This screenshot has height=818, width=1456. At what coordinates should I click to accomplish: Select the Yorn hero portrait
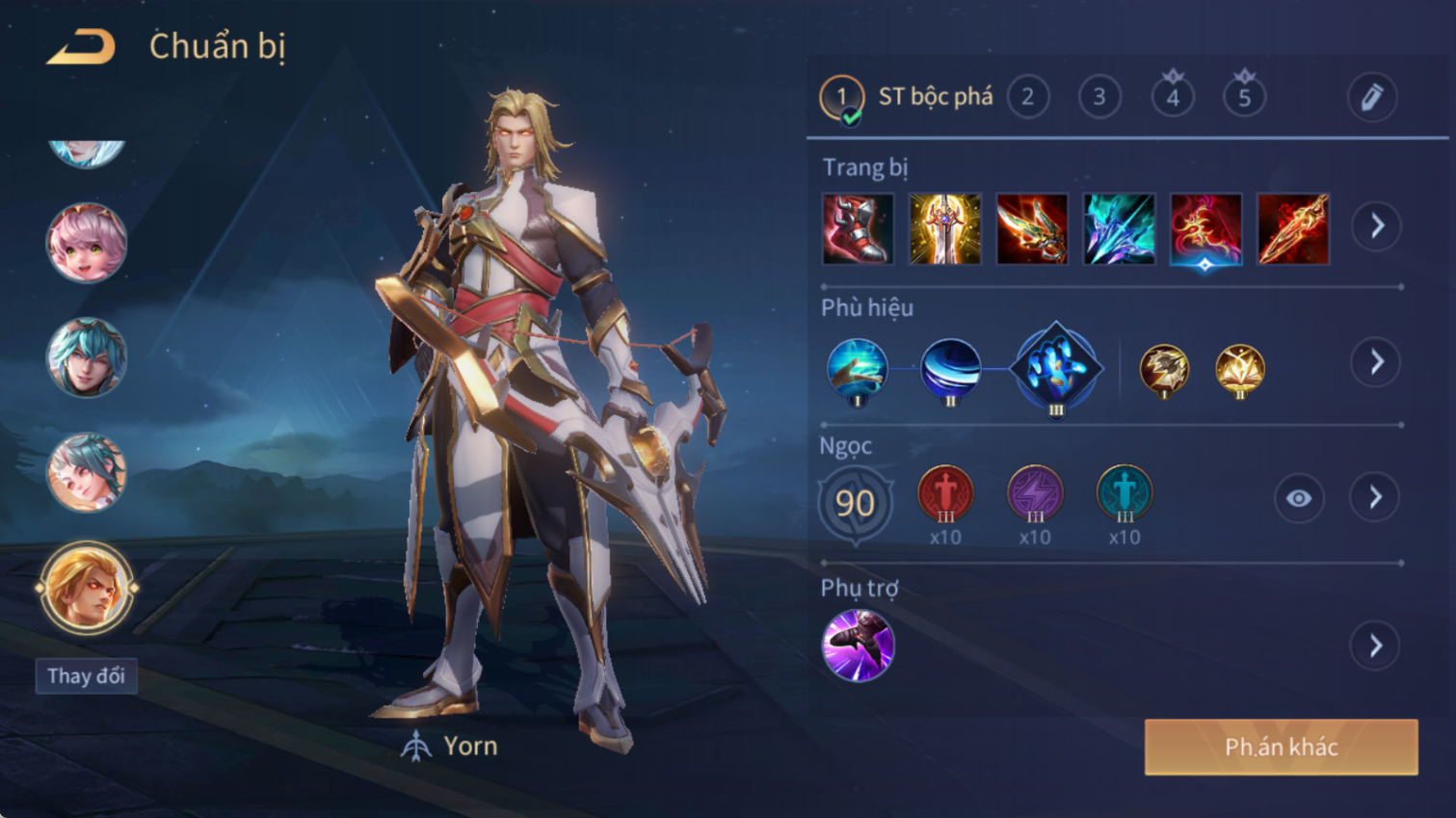[86, 588]
